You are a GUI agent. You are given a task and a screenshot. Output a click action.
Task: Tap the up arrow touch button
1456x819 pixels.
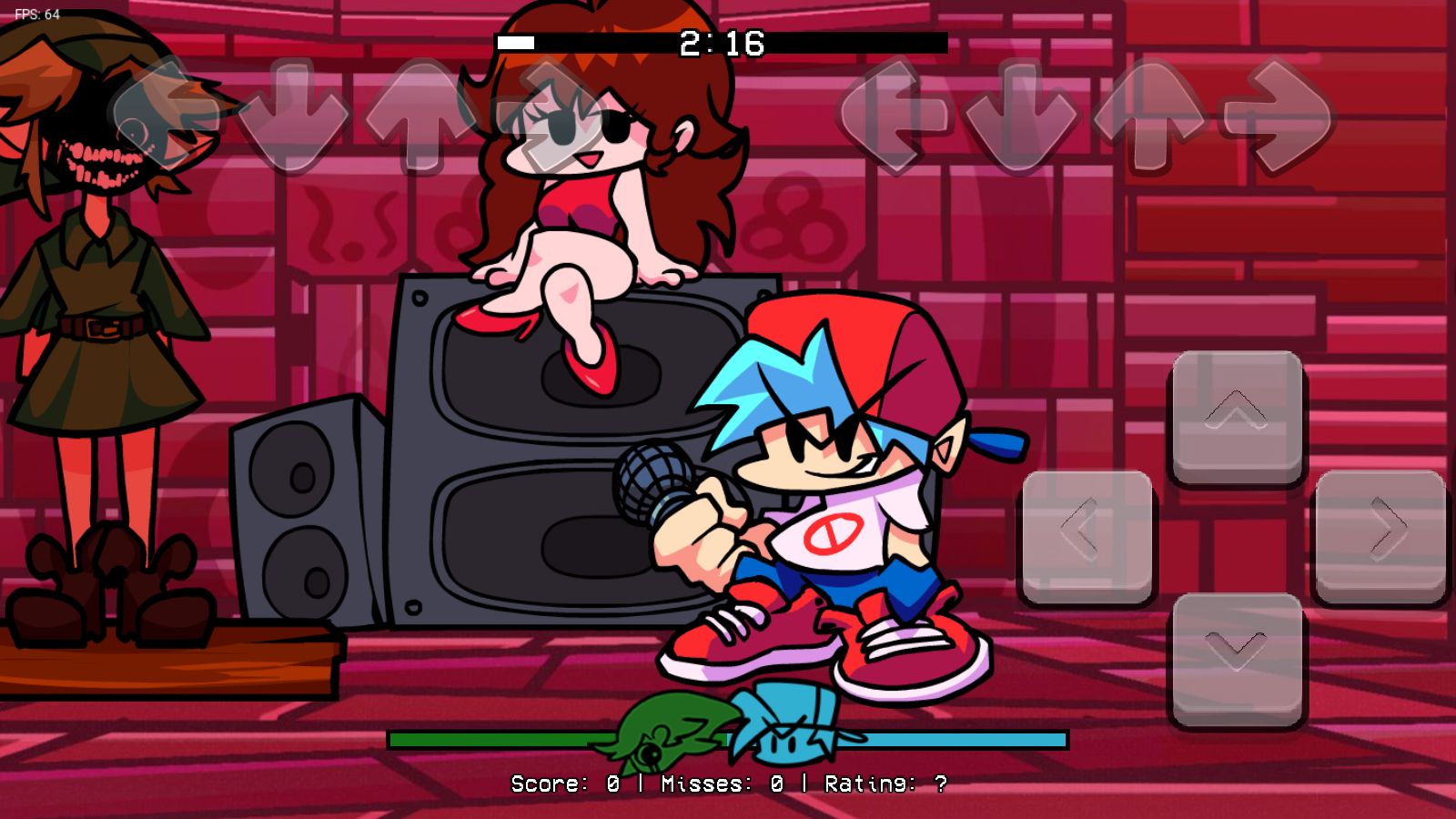tap(1237, 416)
